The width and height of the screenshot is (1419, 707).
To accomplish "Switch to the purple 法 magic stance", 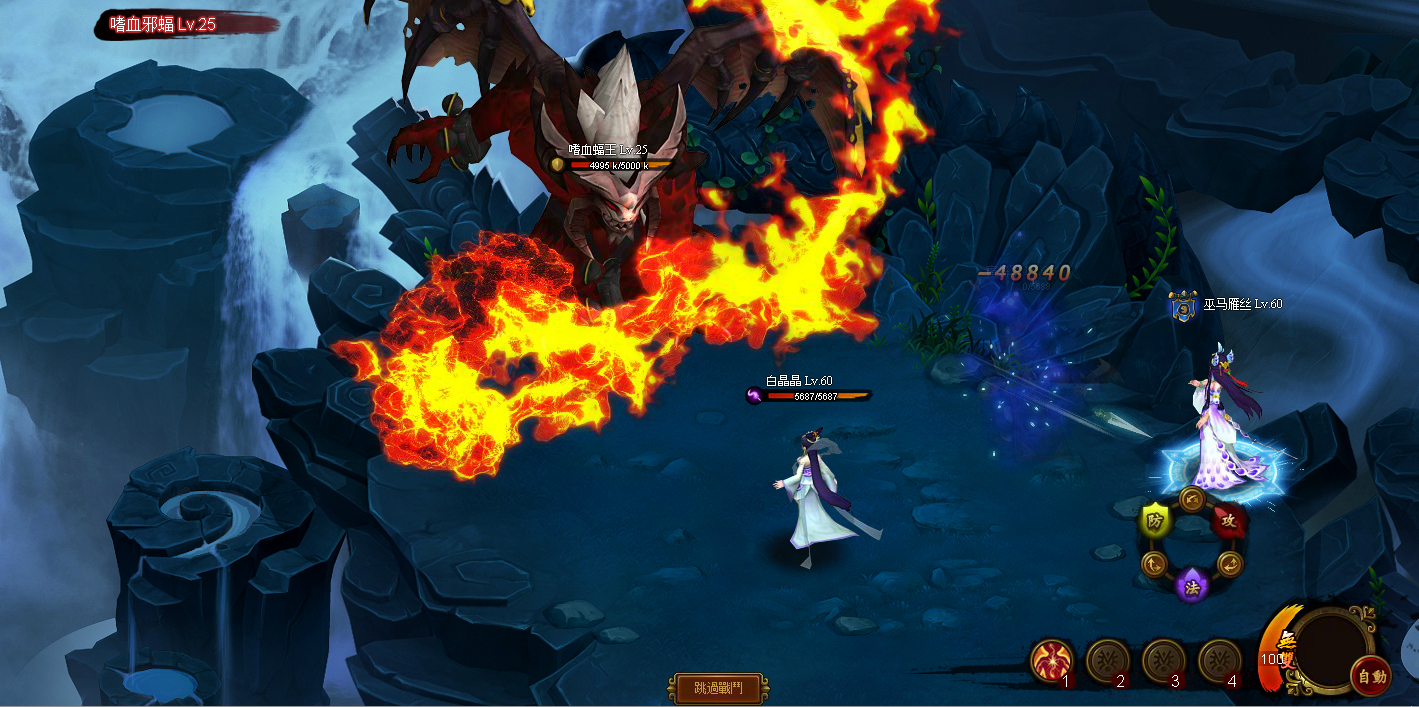I will click(x=1192, y=587).
